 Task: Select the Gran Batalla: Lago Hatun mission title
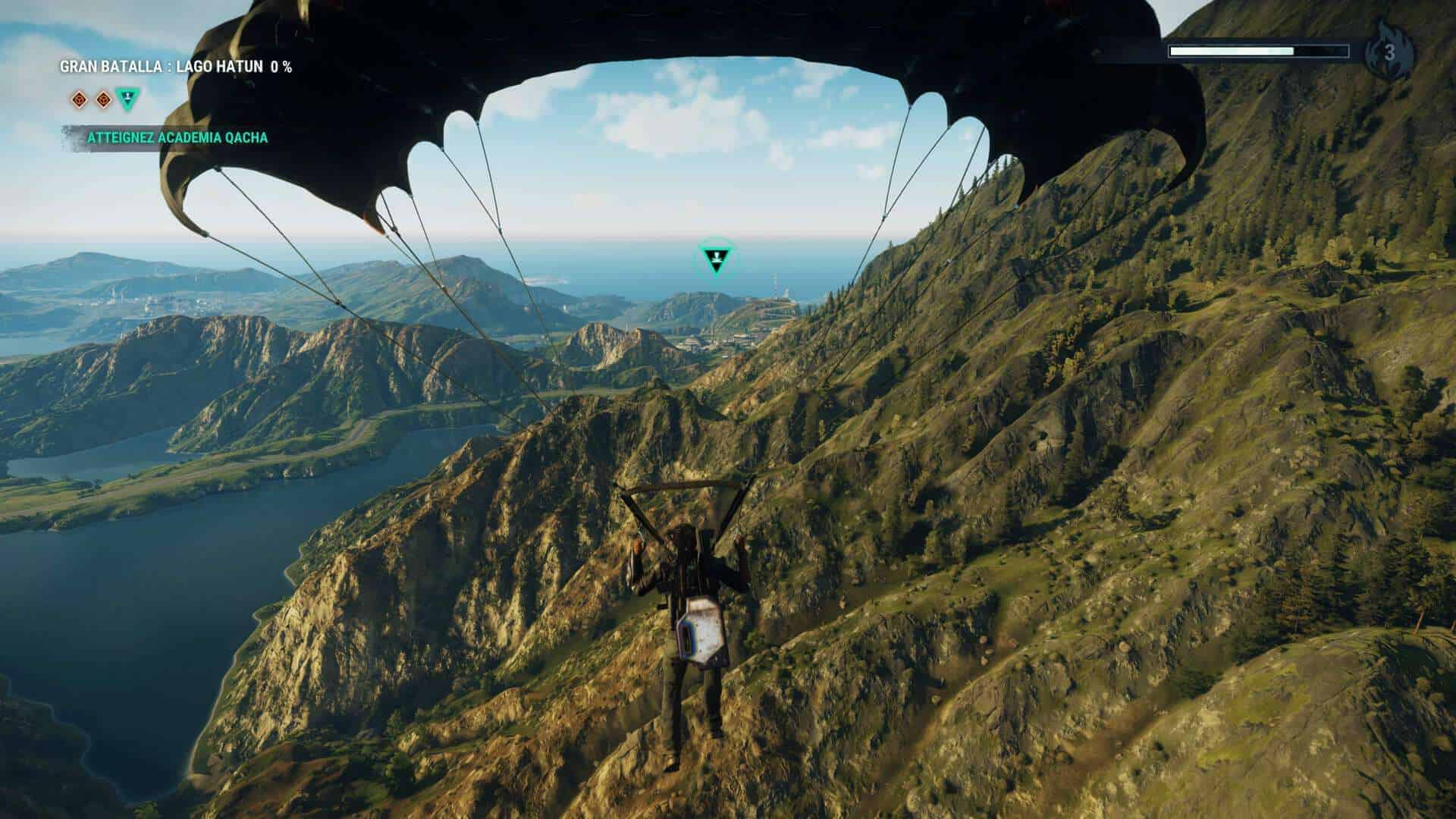[x=175, y=67]
